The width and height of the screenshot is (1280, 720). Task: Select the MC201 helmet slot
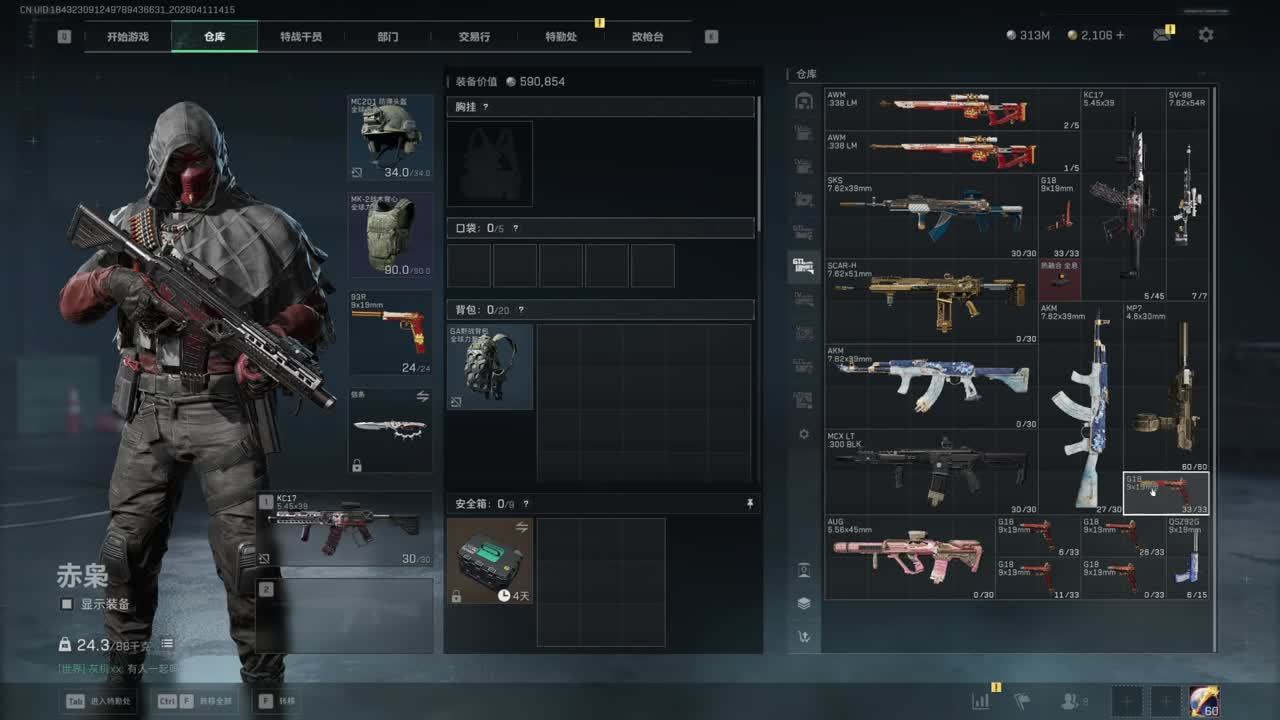click(390, 138)
